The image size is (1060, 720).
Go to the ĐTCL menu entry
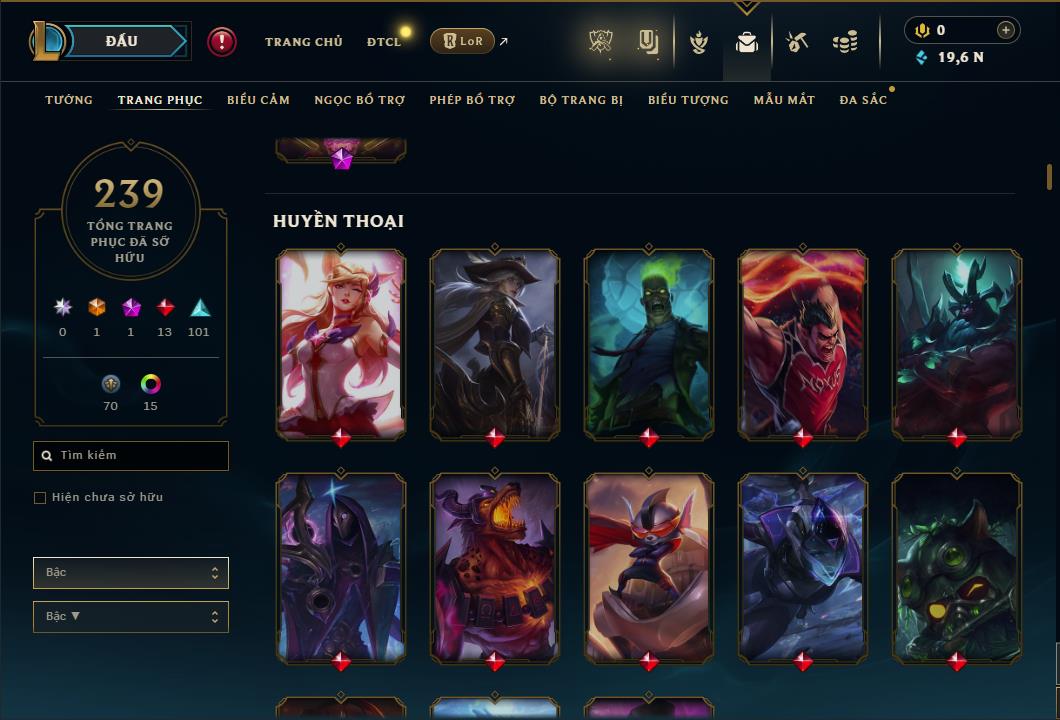click(x=383, y=42)
